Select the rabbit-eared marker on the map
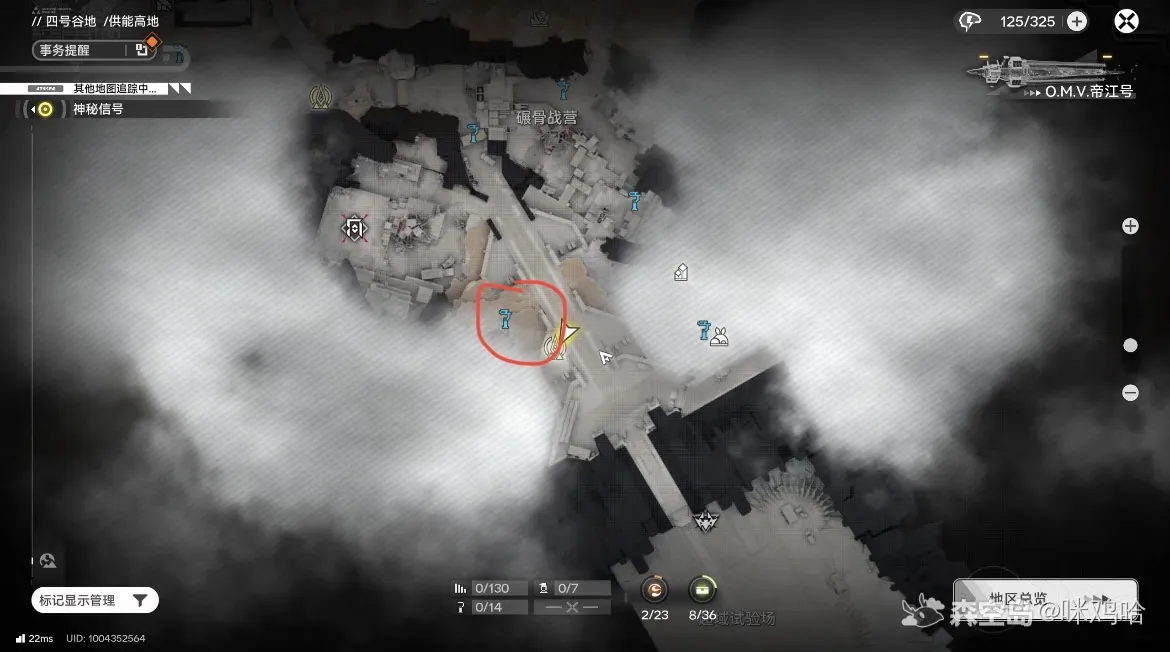Screen dimensions: 1170x652 pos(718,337)
